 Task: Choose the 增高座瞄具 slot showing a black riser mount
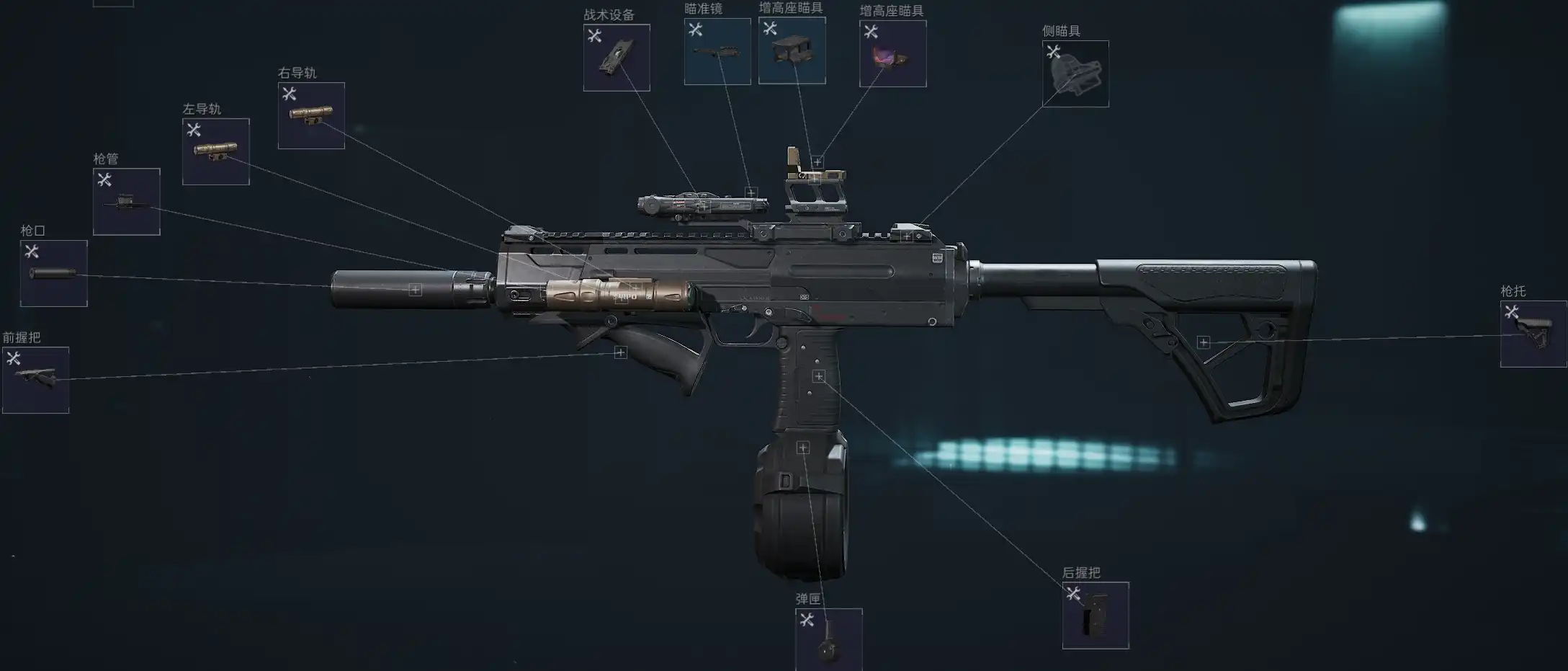[792, 50]
